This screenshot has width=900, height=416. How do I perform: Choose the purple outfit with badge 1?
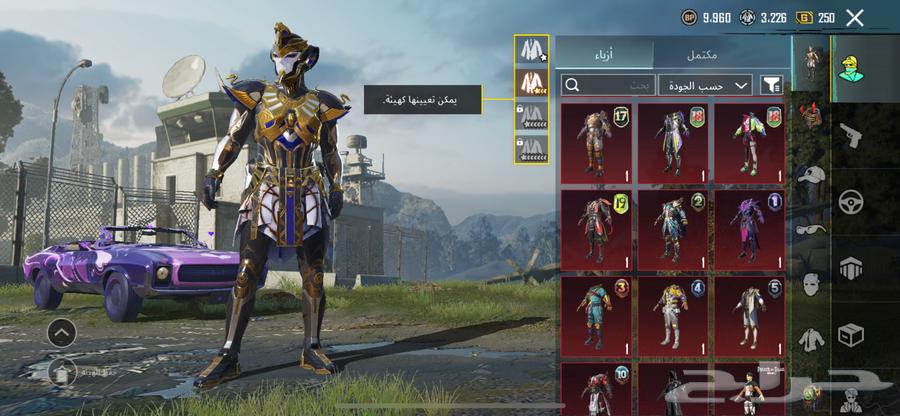click(x=749, y=227)
